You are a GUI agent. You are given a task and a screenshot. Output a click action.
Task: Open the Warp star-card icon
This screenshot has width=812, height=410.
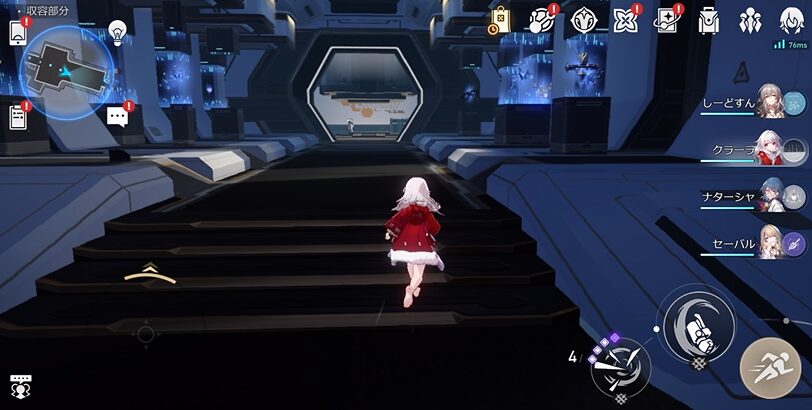pyautogui.click(x=667, y=20)
